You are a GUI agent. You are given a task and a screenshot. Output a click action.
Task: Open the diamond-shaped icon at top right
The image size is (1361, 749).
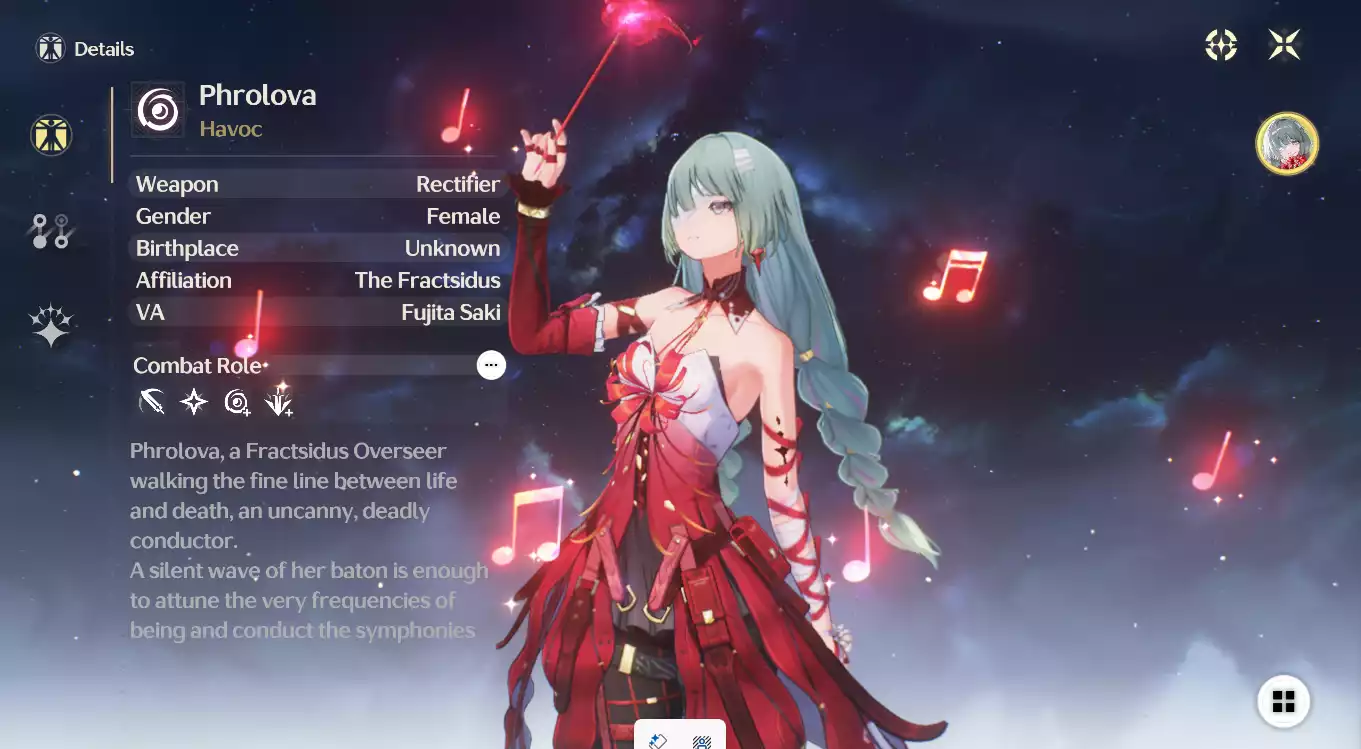pos(1220,45)
